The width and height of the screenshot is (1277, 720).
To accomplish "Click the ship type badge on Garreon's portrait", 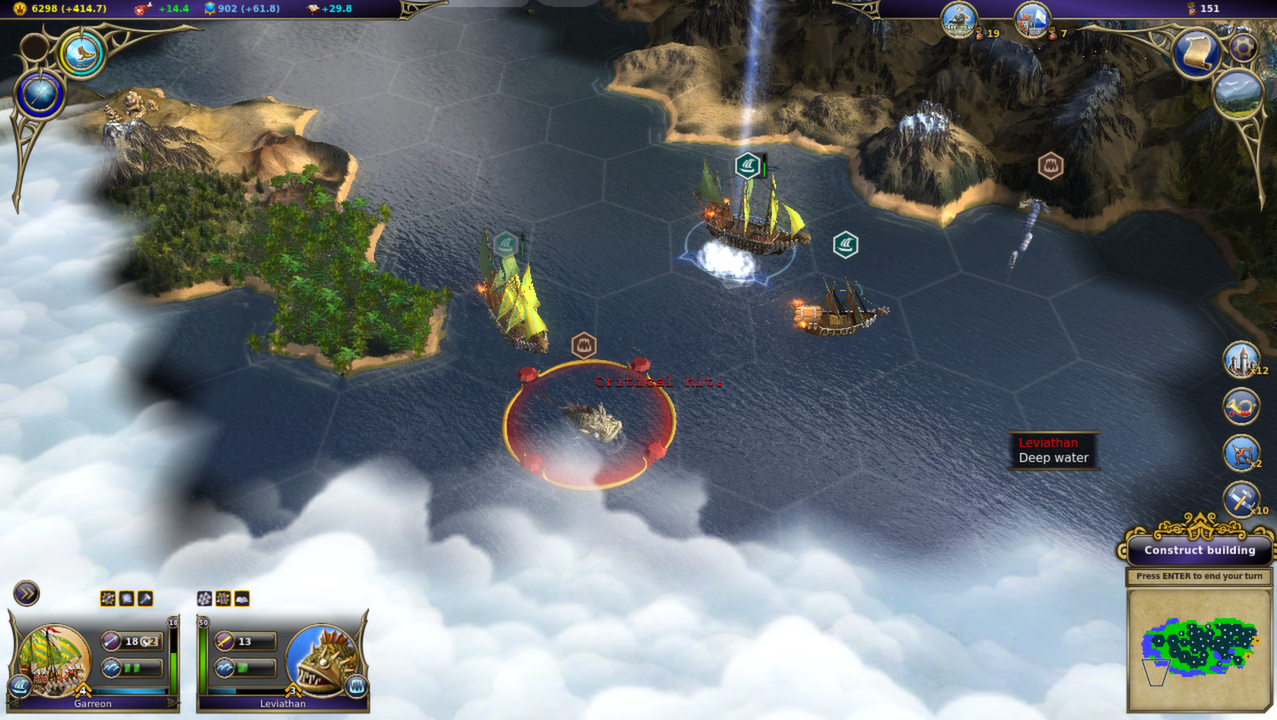I will tap(19, 686).
